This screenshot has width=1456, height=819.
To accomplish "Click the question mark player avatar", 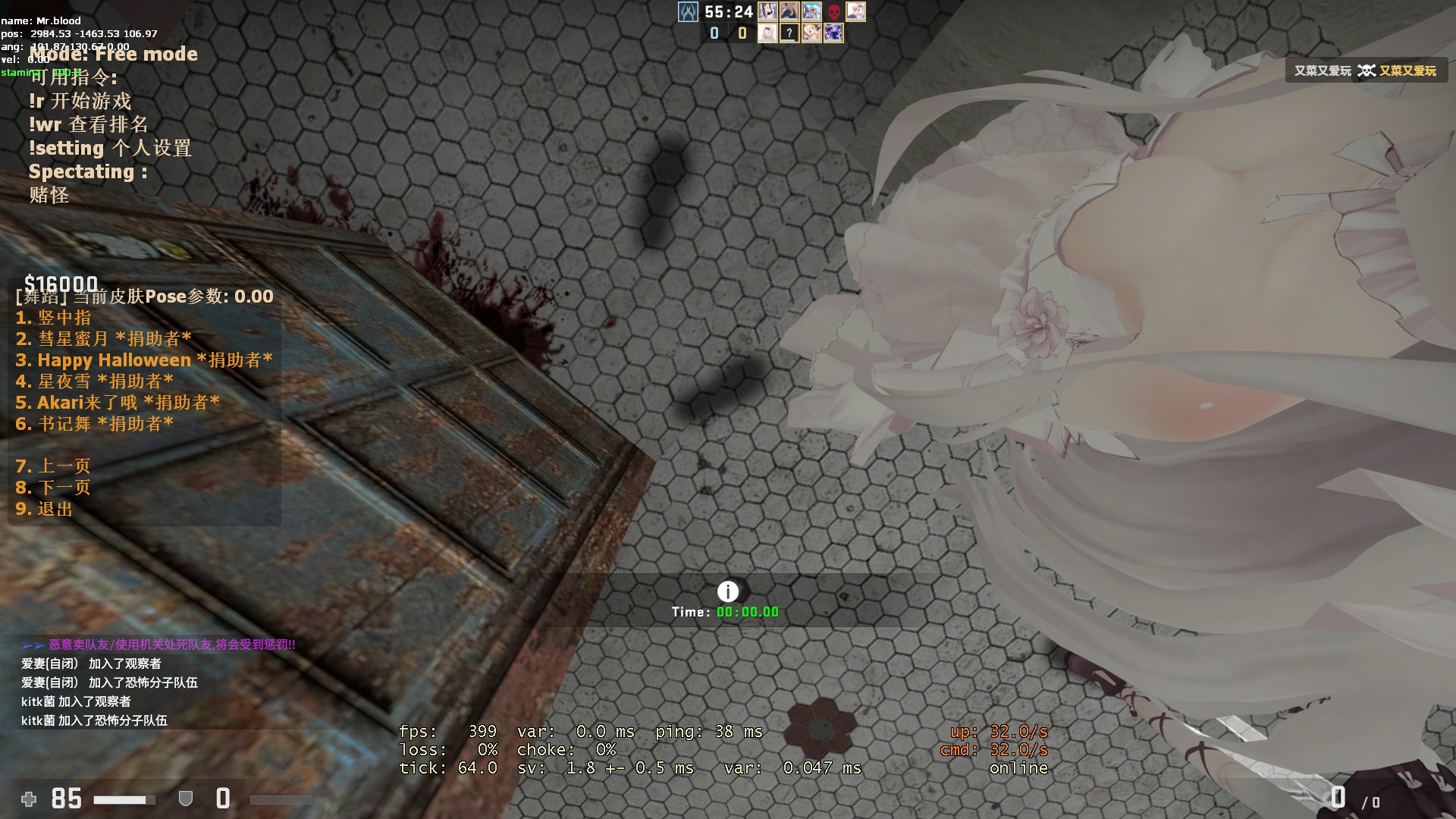I will click(789, 33).
